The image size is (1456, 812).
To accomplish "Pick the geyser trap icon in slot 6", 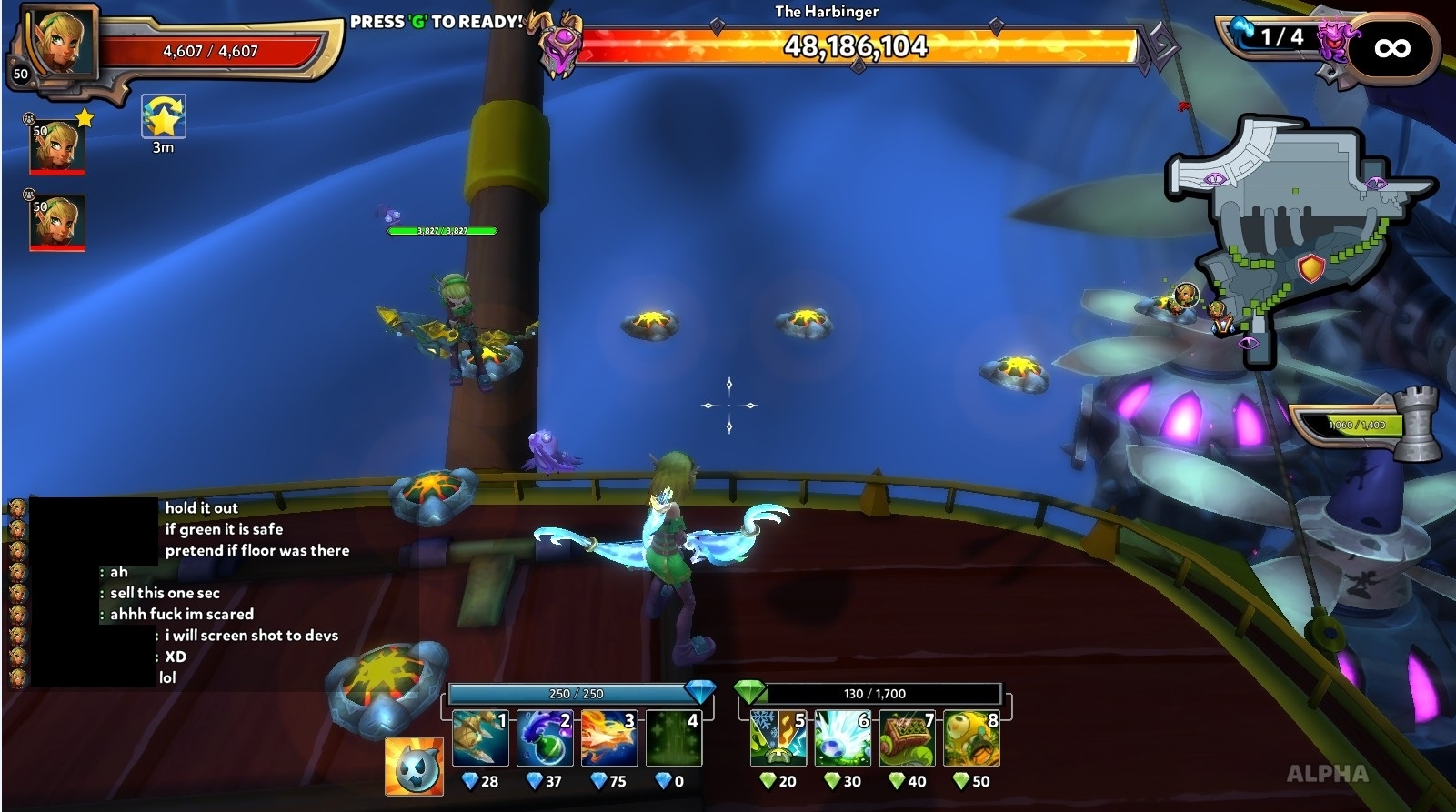I will pyautogui.click(x=841, y=740).
